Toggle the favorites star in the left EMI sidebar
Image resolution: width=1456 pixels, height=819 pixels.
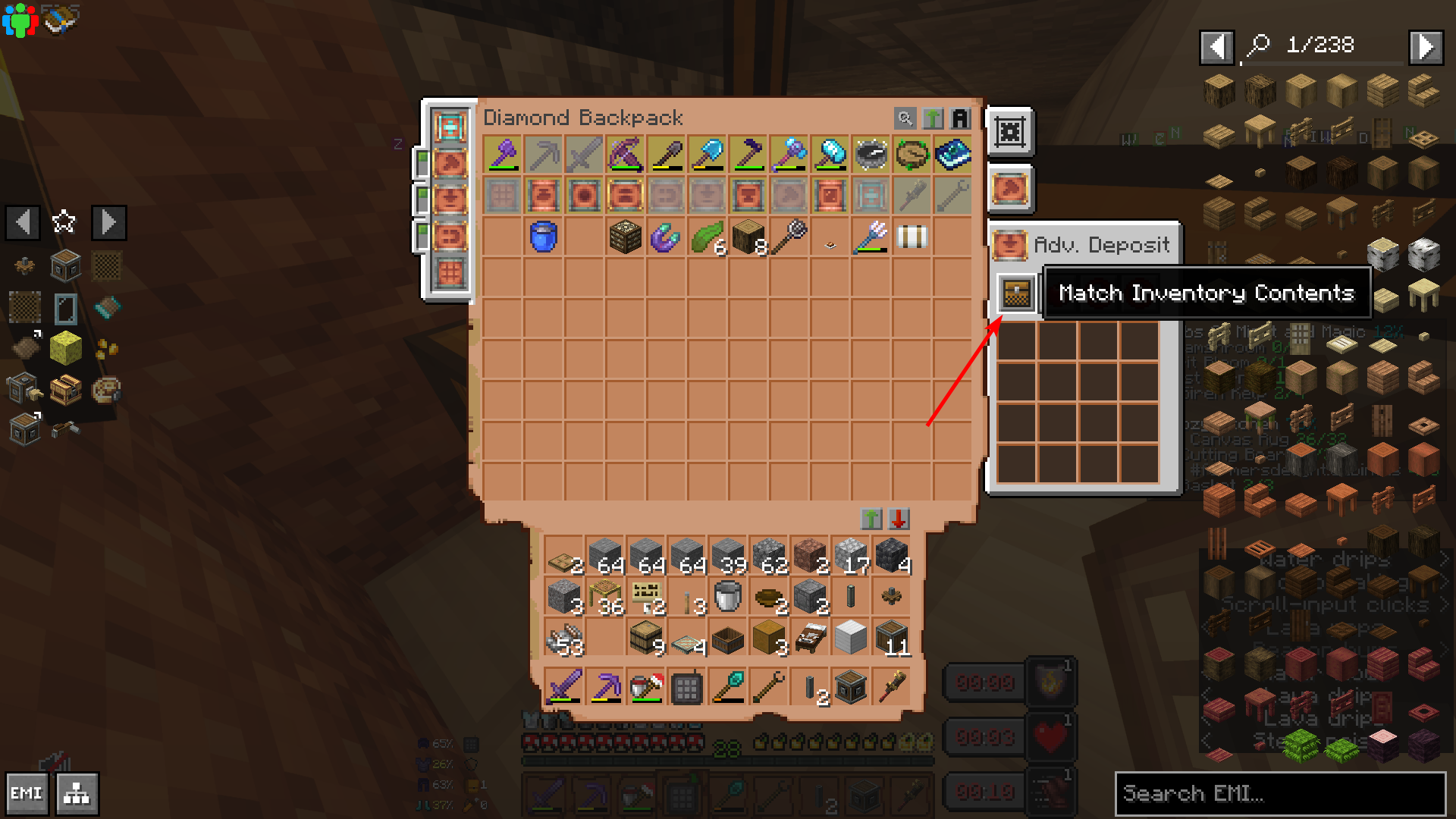[x=64, y=221]
